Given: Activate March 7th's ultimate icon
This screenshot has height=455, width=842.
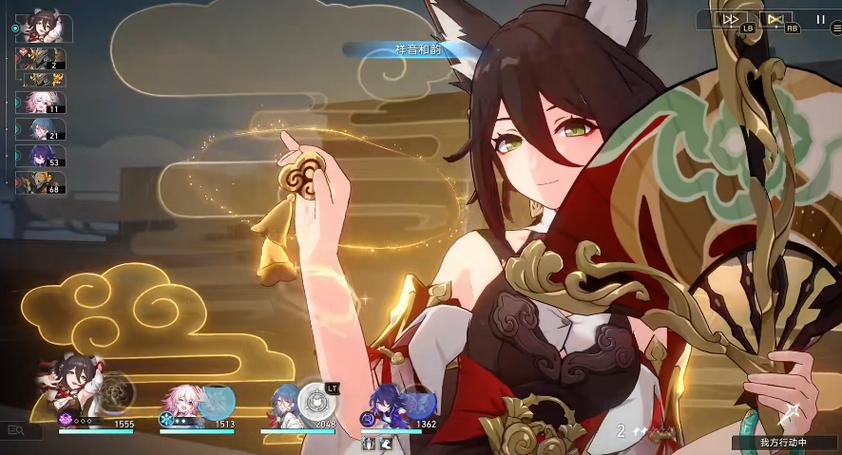Looking at the screenshot, I should coord(216,400).
